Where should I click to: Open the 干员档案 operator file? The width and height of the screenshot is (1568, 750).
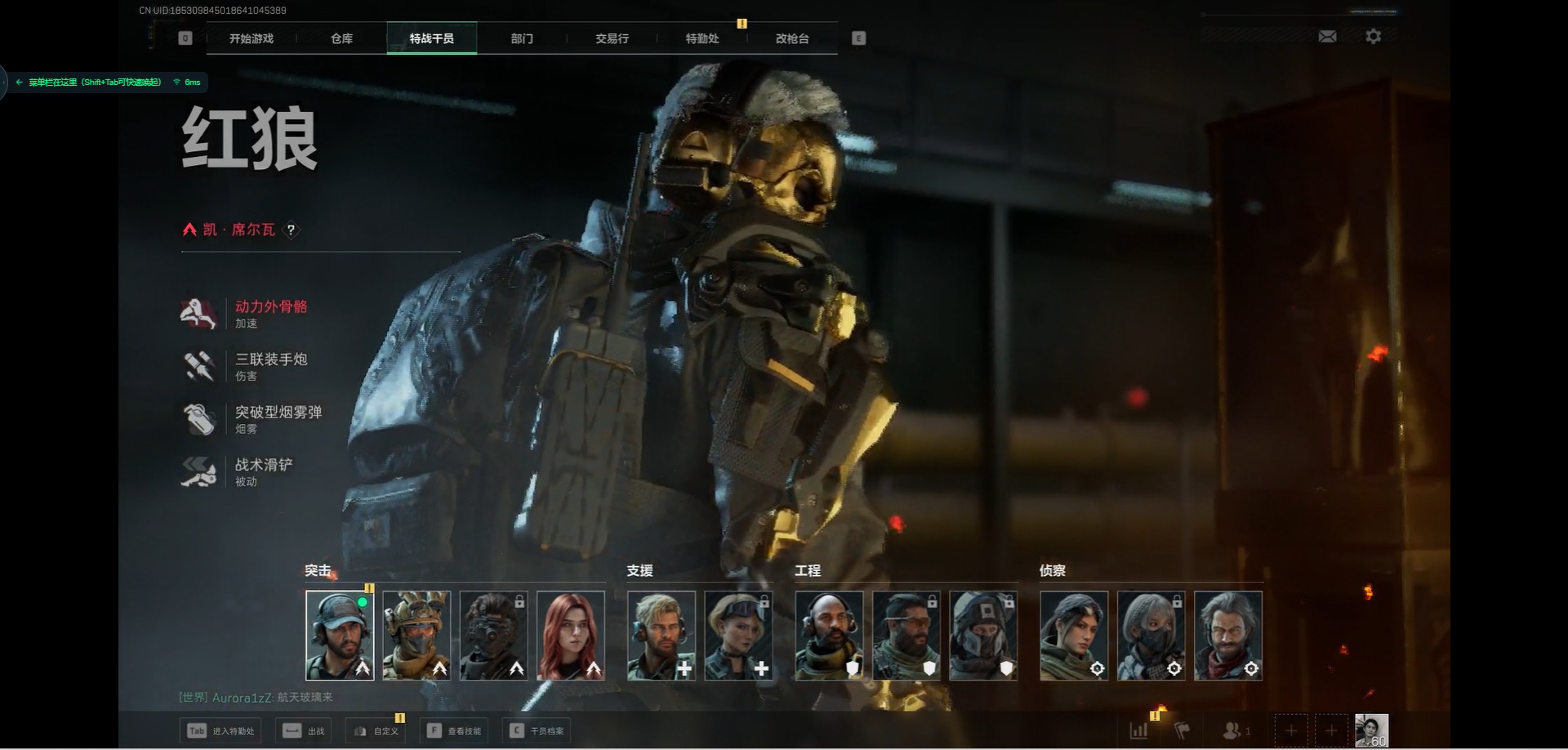point(537,730)
